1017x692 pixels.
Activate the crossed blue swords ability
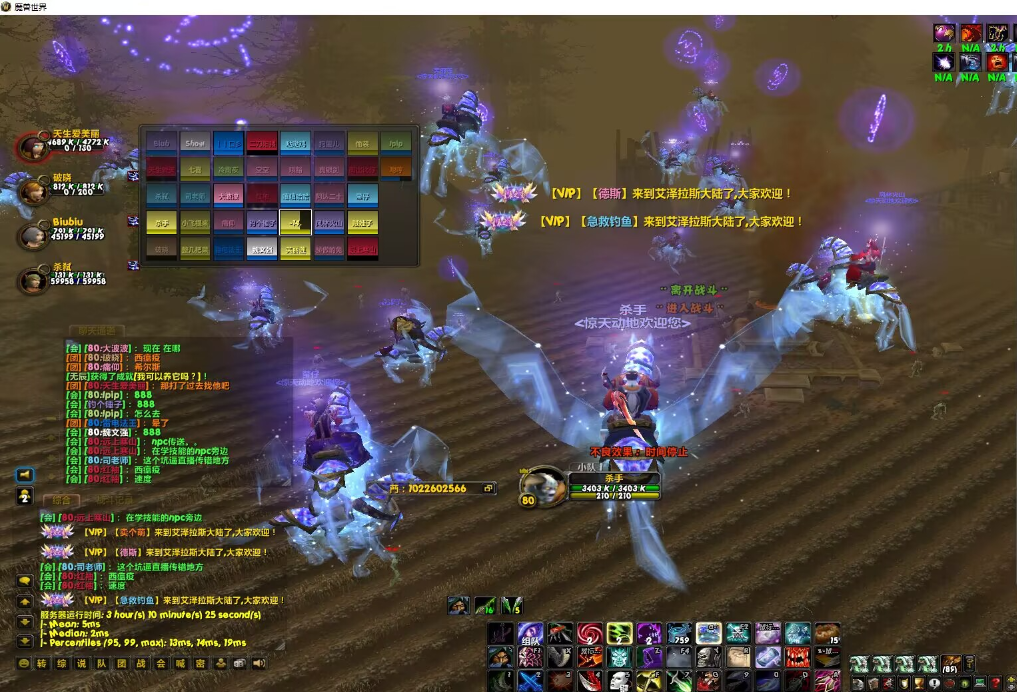(530, 680)
